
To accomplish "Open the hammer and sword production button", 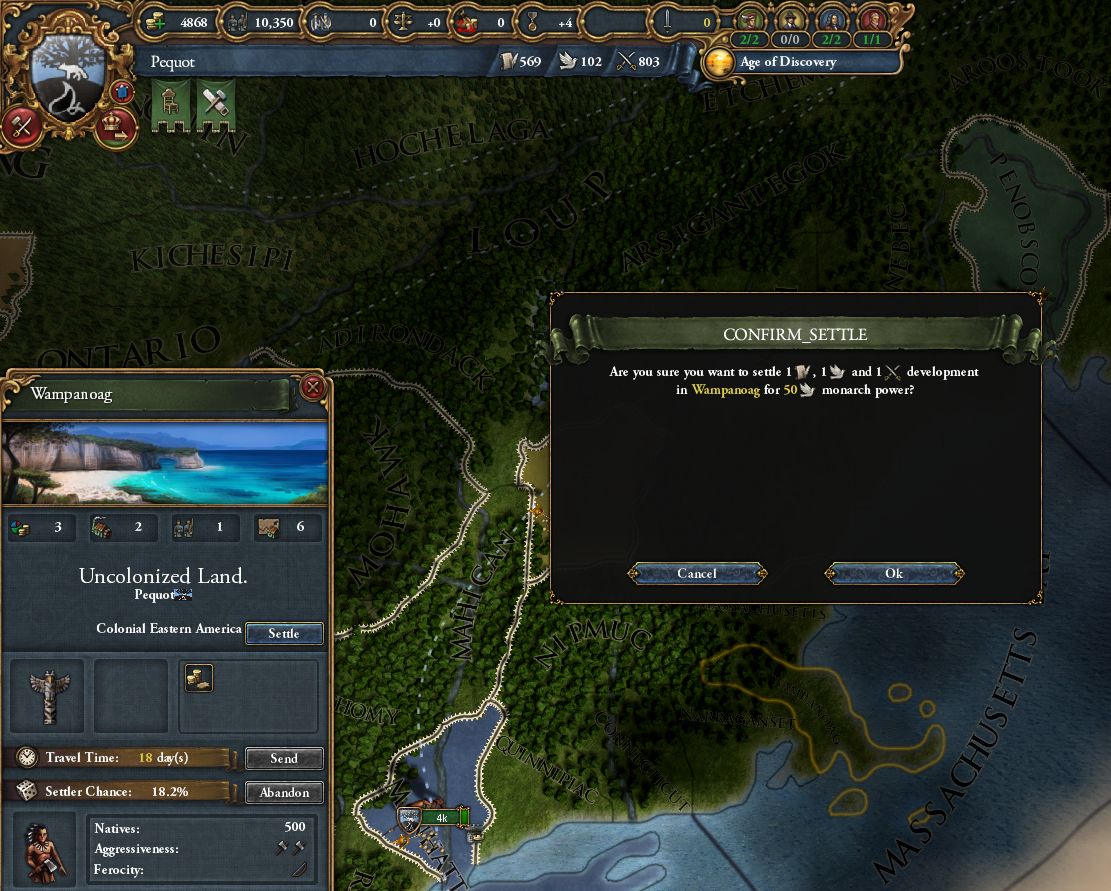I will pyautogui.click(x=21, y=127).
